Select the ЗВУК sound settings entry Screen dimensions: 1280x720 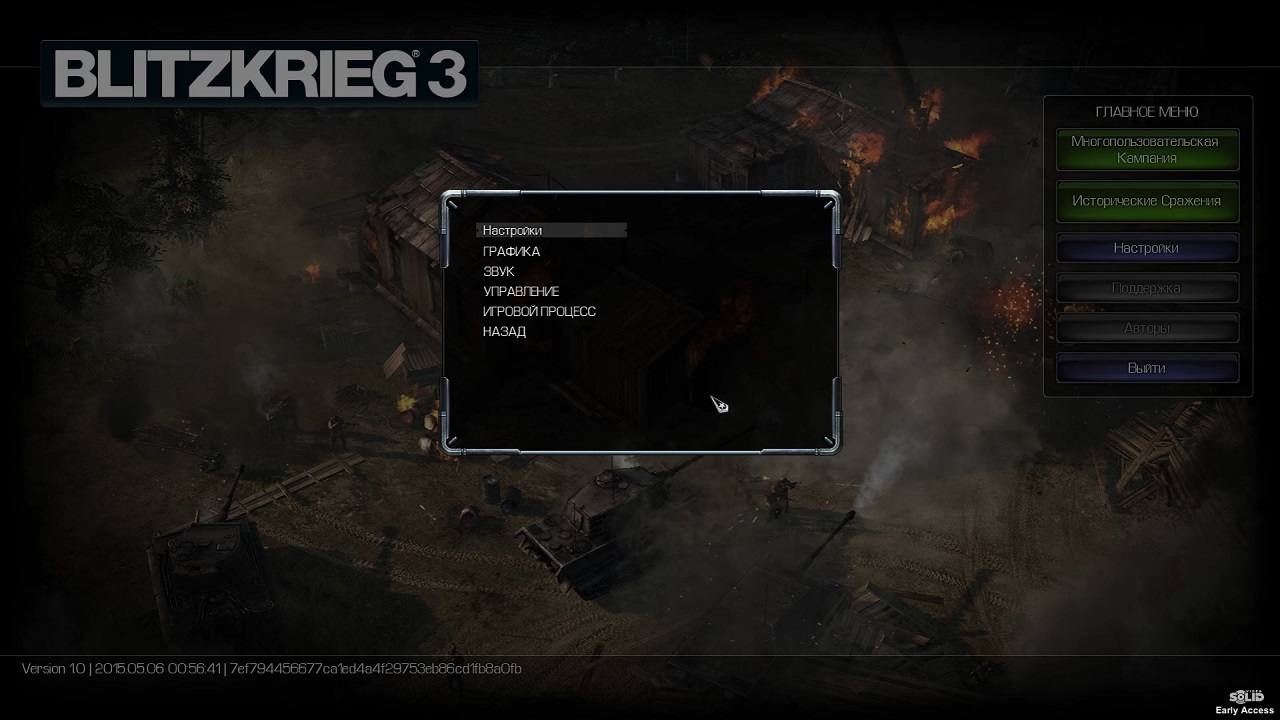pos(499,272)
